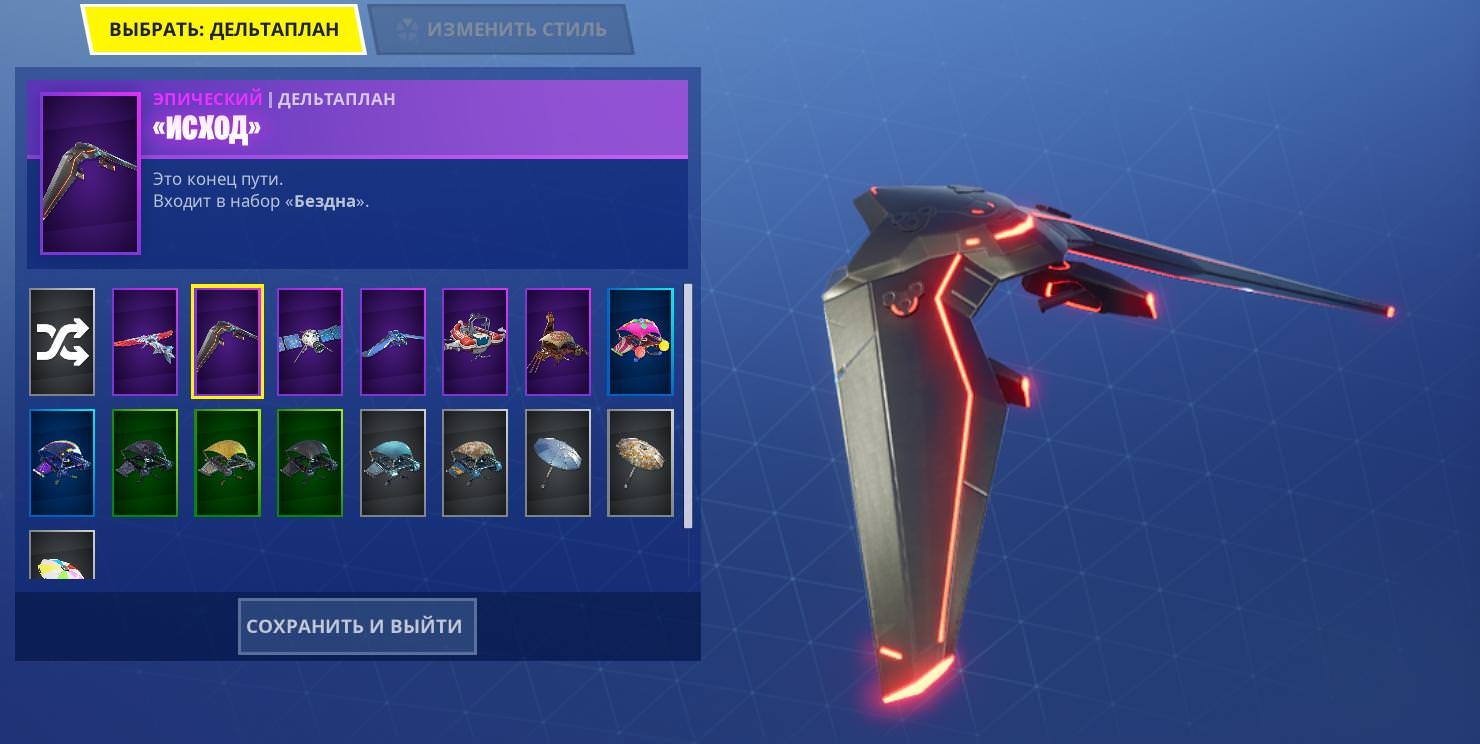1480x744 pixels.
Task: Pick the brown steampunk airship glider
Action: (x=558, y=342)
